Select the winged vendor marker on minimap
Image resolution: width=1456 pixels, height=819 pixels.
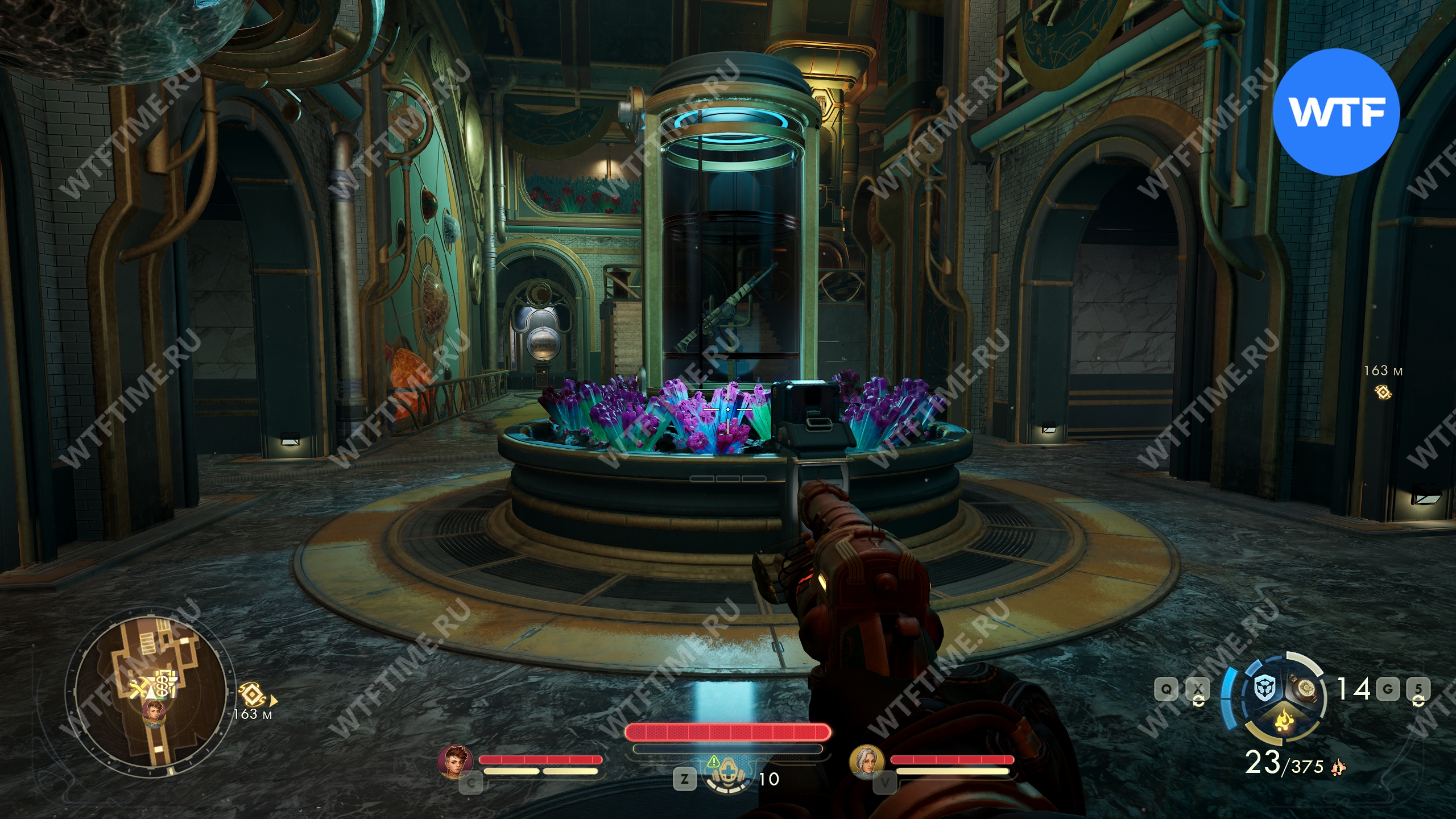coord(164,690)
